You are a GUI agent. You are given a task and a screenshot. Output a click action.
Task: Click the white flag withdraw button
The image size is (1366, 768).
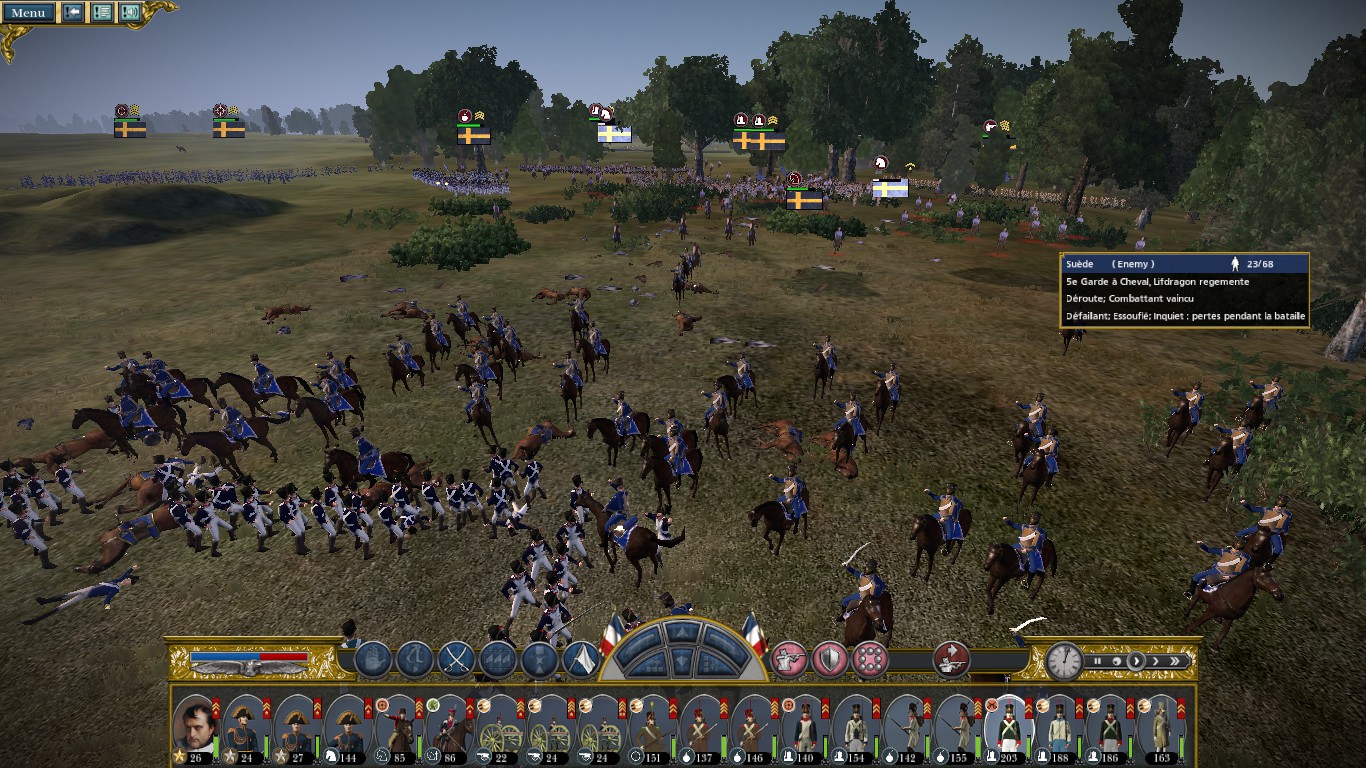click(x=581, y=660)
